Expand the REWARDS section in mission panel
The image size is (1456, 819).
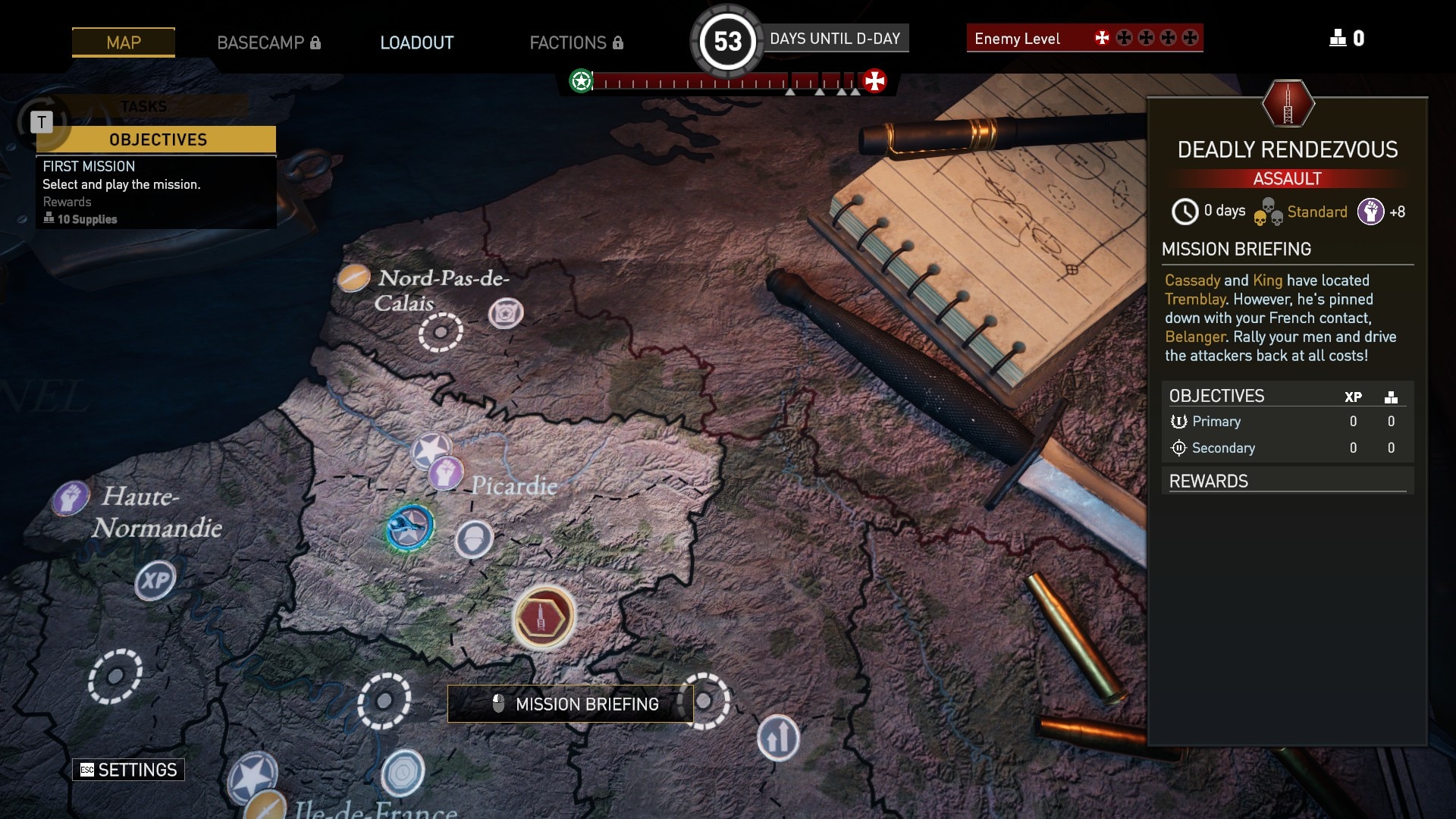(1287, 481)
